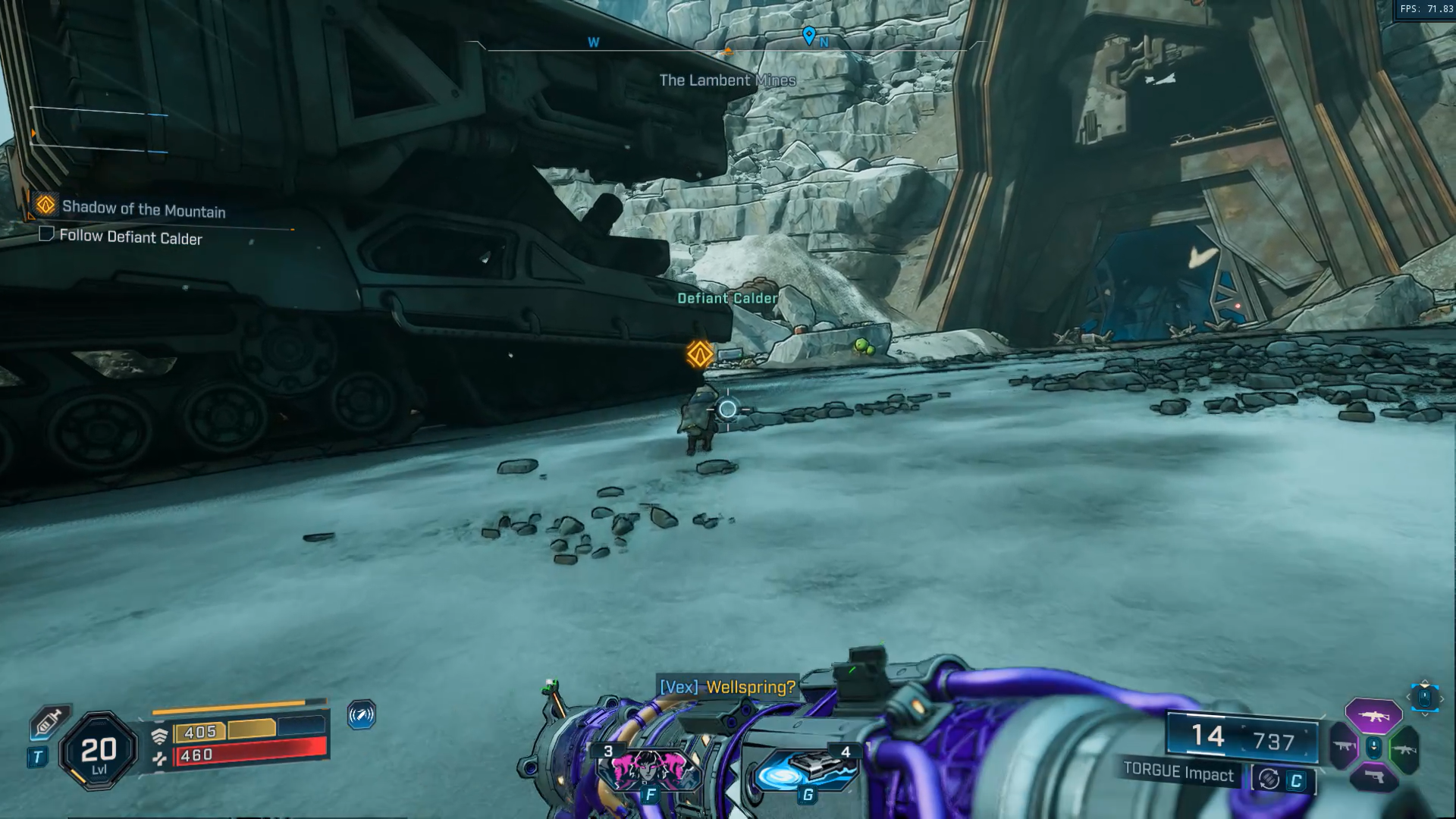Viewport: 1456px width, 819px height.
Task: Equip the pistol weapon slot
Action: (1373, 779)
